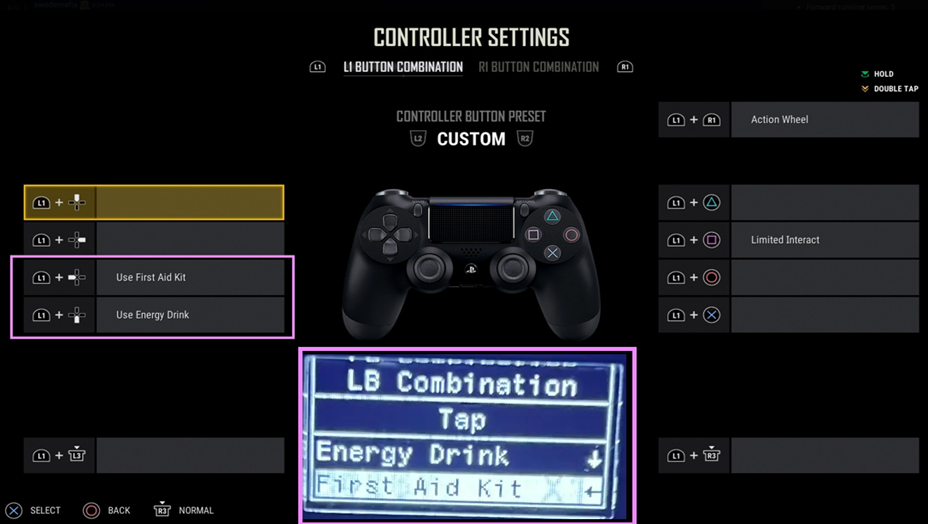The width and height of the screenshot is (928, 524).
Task: Select the highlighted yellow binding row
Action: click(x=189, y=202)
